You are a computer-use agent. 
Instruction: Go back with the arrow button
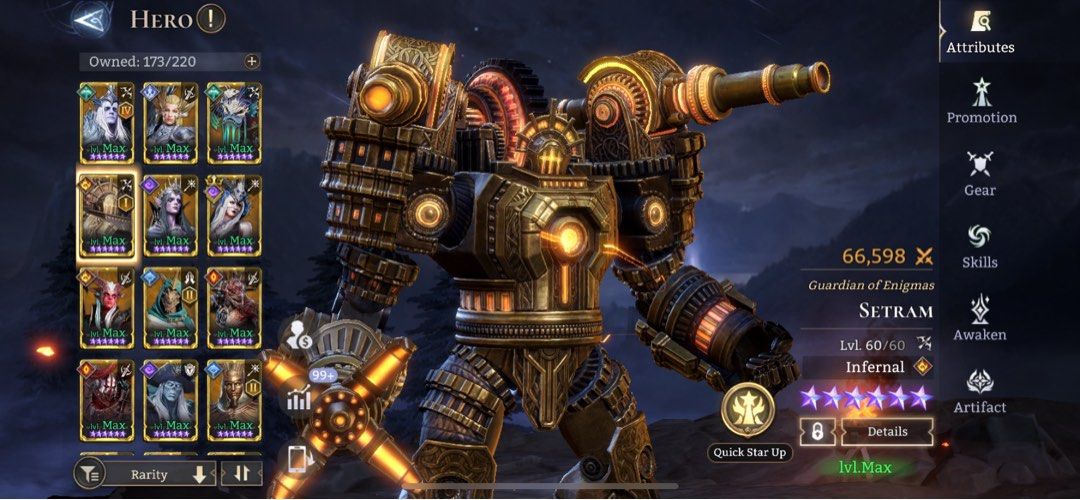pyautogui.click(x=93, y=18)
